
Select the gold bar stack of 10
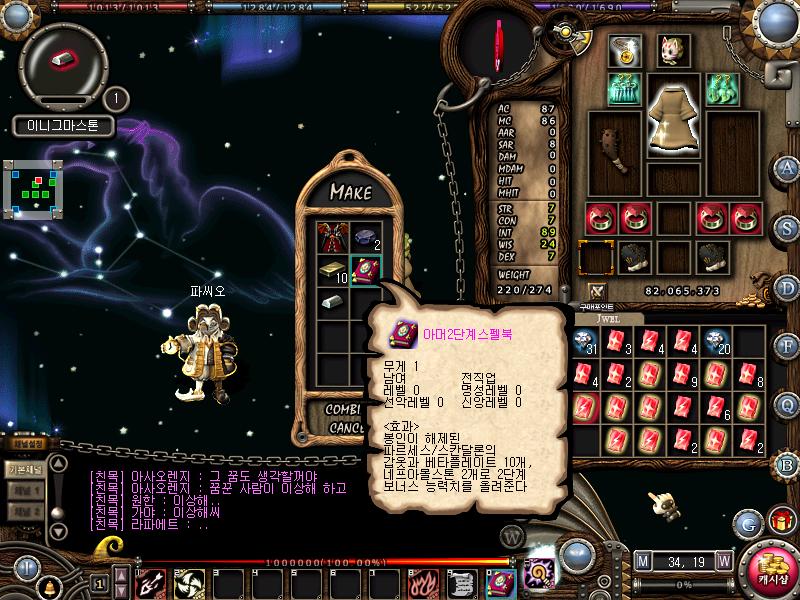[332, 271]
